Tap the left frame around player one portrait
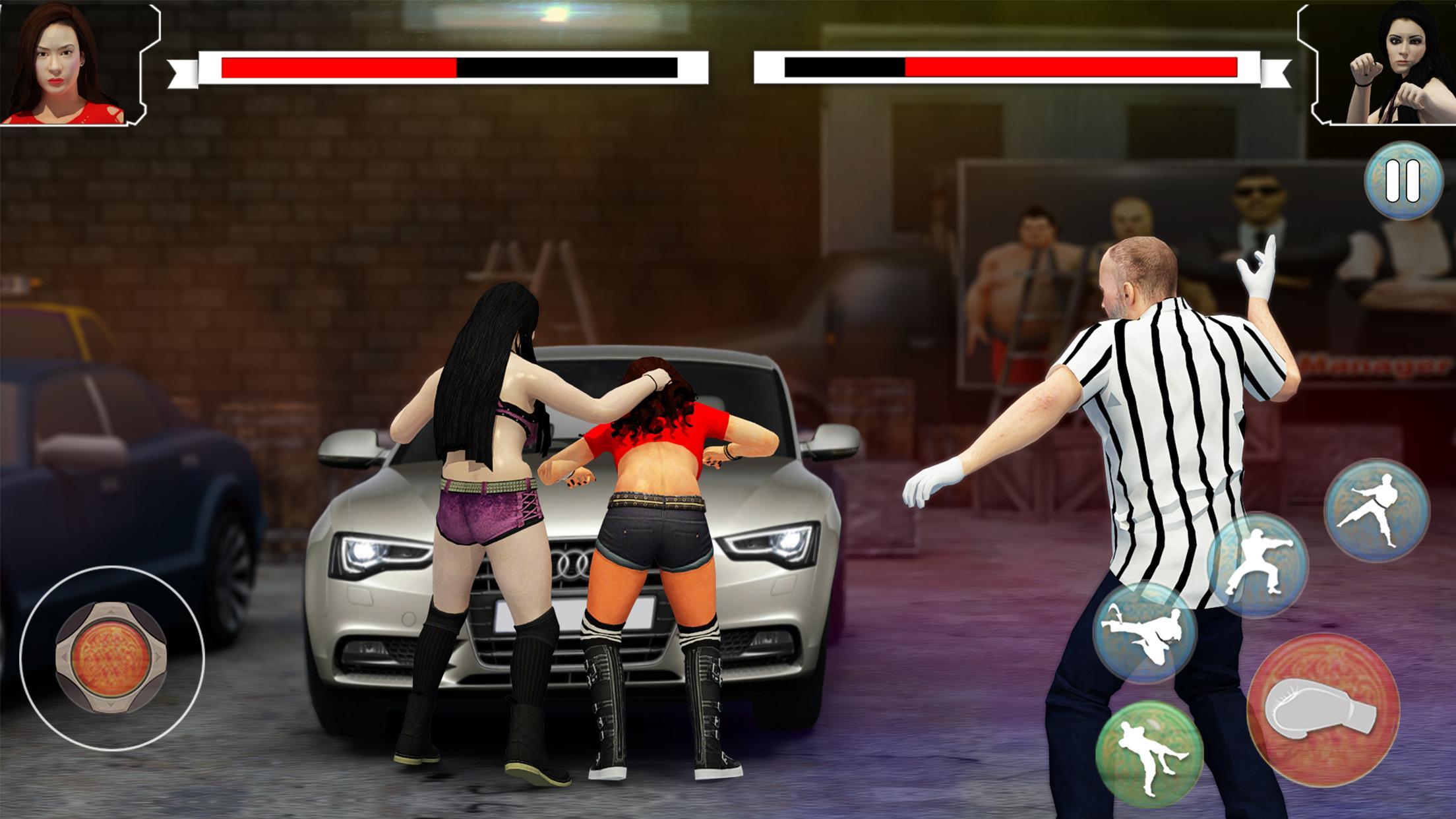Screen dimensions: 1456x819 pos(145,66)
